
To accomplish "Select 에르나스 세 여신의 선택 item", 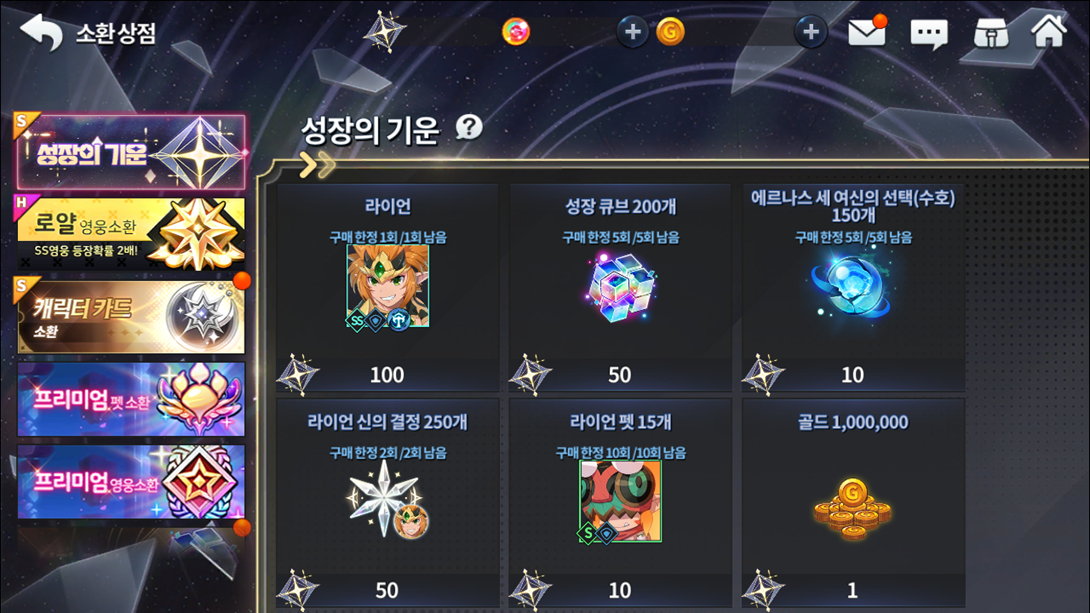I will pos(852,288).
